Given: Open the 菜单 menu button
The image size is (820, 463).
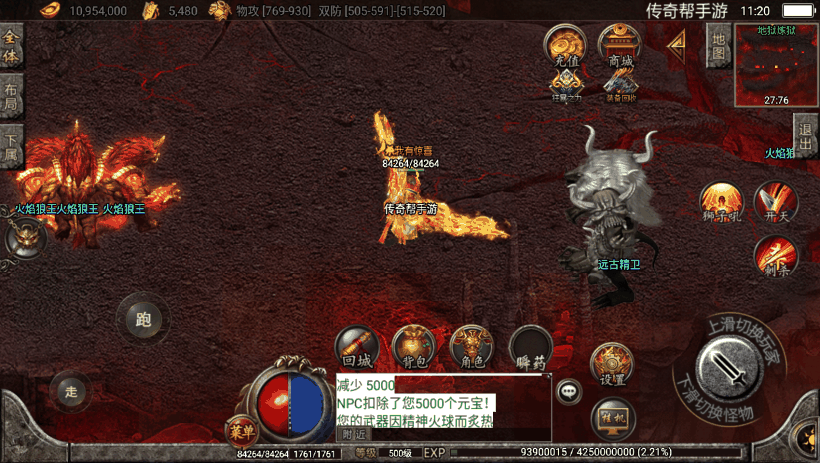Looking at the screenshot, I should pyautogui.click(x=240, y=428).
